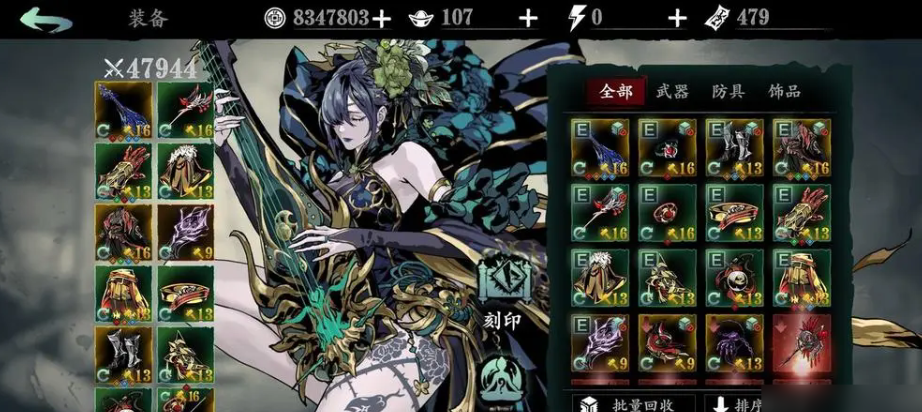Image resolution: width=922 pixels, height=412 pixels.
Task: Add silver ingots with the plus button
Action: [529, 18]
